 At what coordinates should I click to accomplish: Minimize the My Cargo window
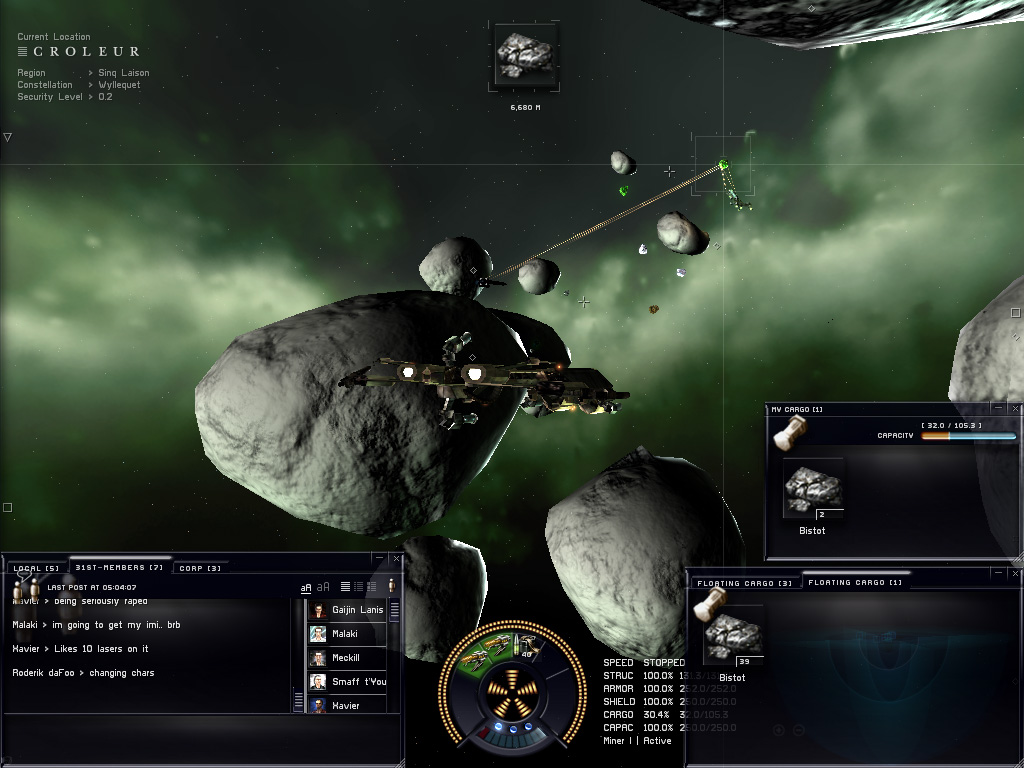(x=1000, y=408)
